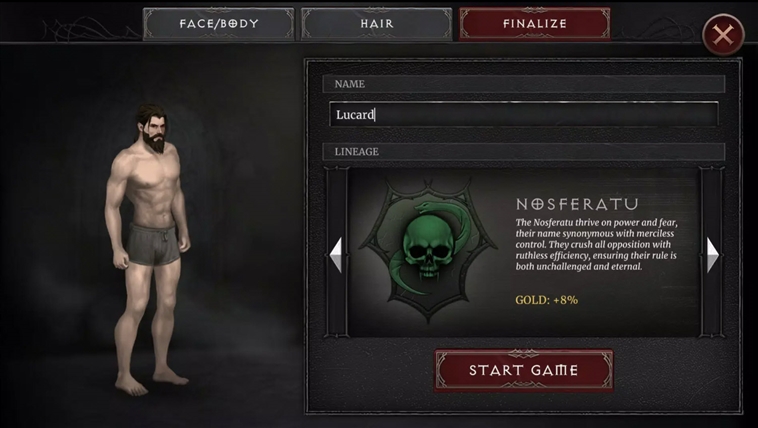This screenshot has height=428, width=758.
Task: Start the game with this character
Action: [x=523, y=370]
